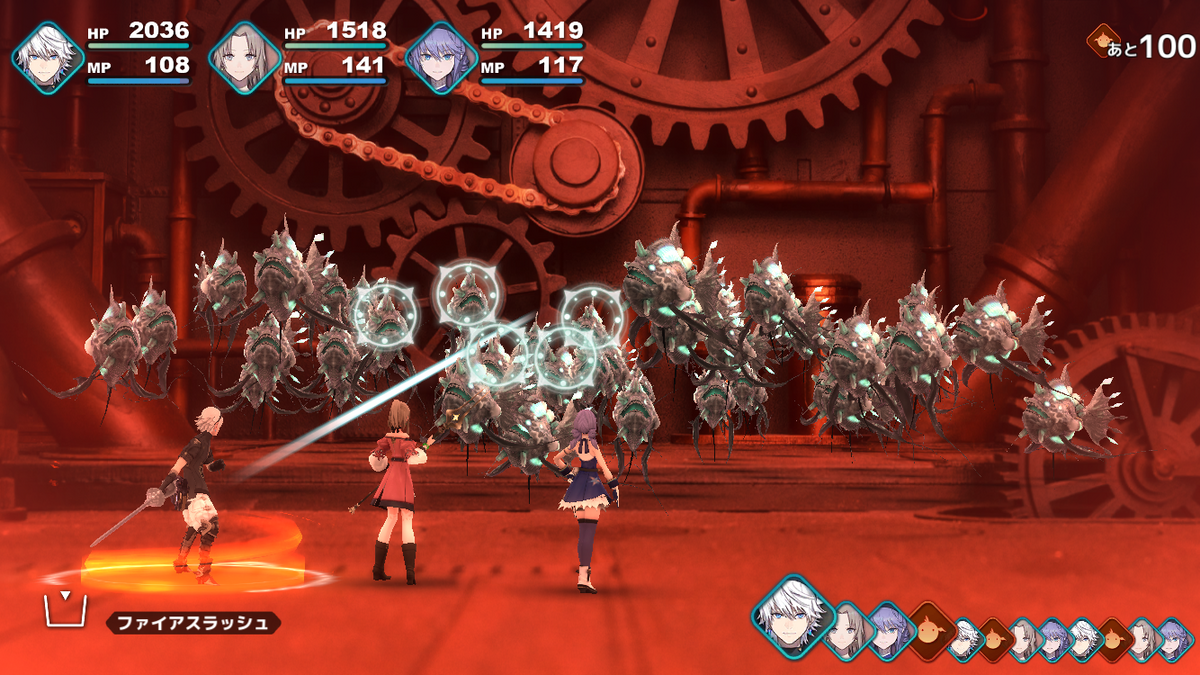This screenshot has height=675, width=1200.
Task: Choose the purple-haired party portrait with HP 1419
Action: click(x=442, y=57)
